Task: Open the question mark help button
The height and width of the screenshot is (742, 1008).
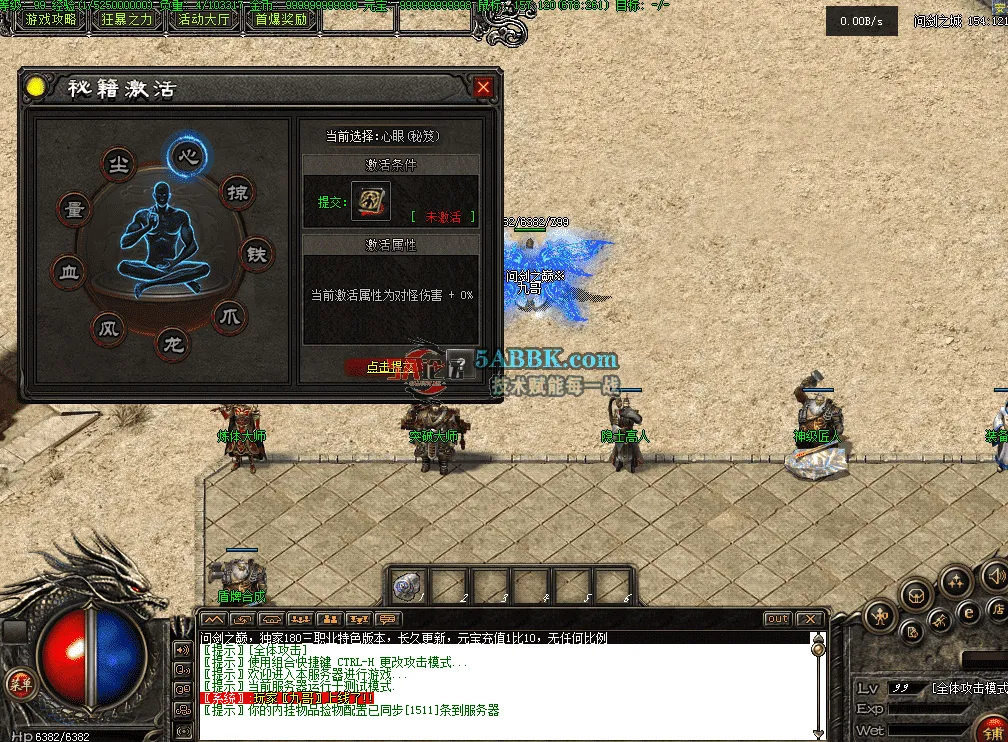Action: click(461, 365)
